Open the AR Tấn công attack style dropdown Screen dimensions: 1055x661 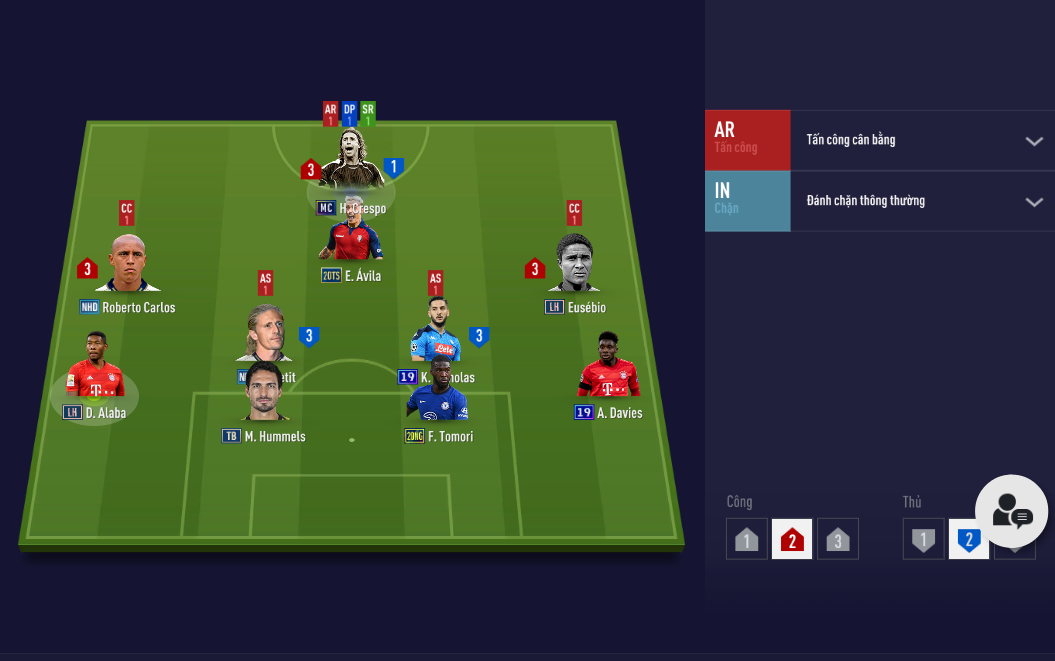(x=1034, y=141)
